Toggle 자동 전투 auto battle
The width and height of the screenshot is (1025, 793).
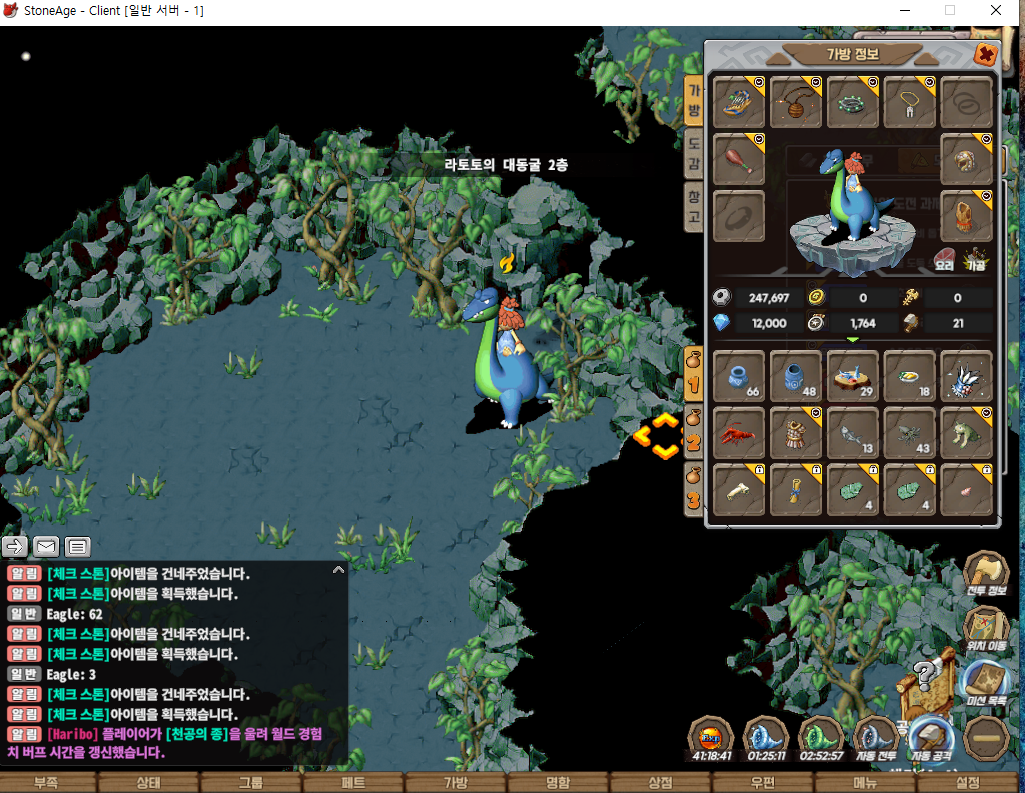point(877,740)
